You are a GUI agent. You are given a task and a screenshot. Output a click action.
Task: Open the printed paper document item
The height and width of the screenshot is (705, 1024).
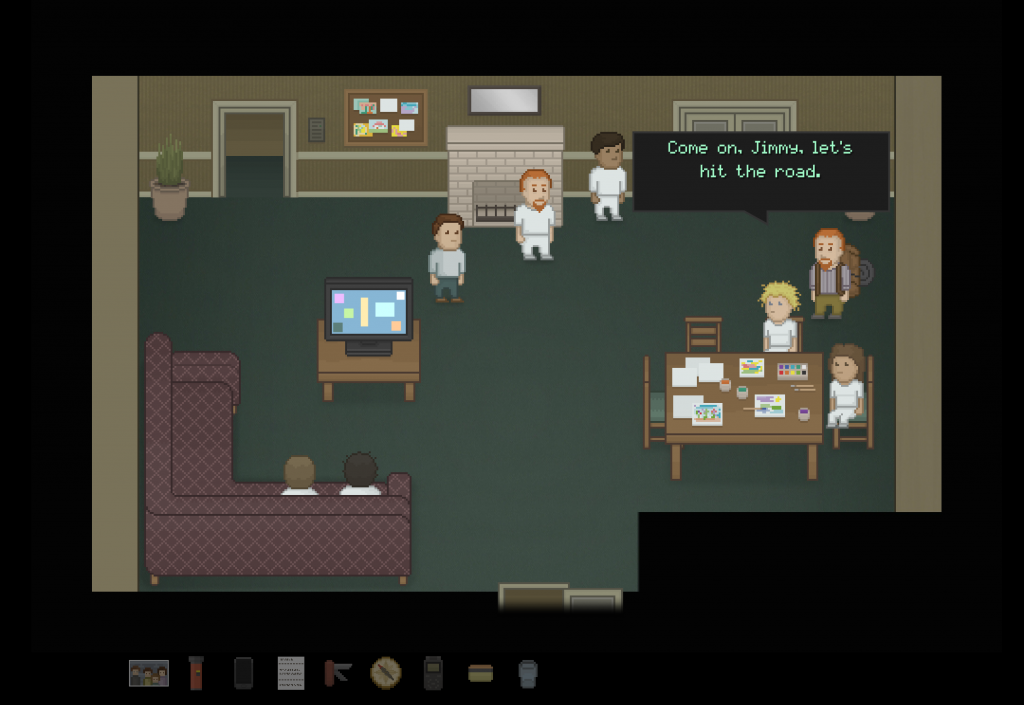click(290, 673)
